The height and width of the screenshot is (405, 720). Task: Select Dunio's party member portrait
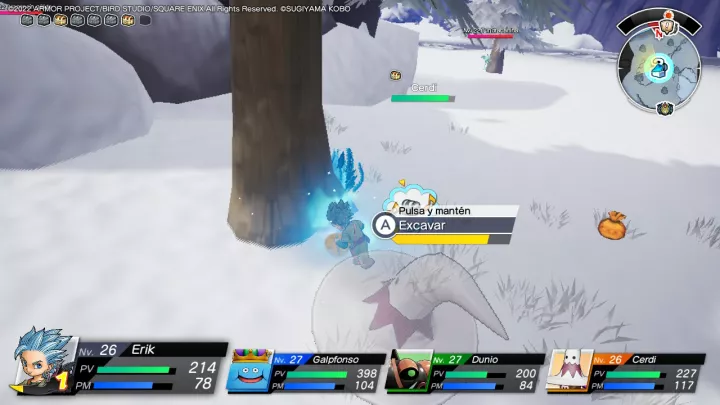[409, 370]
